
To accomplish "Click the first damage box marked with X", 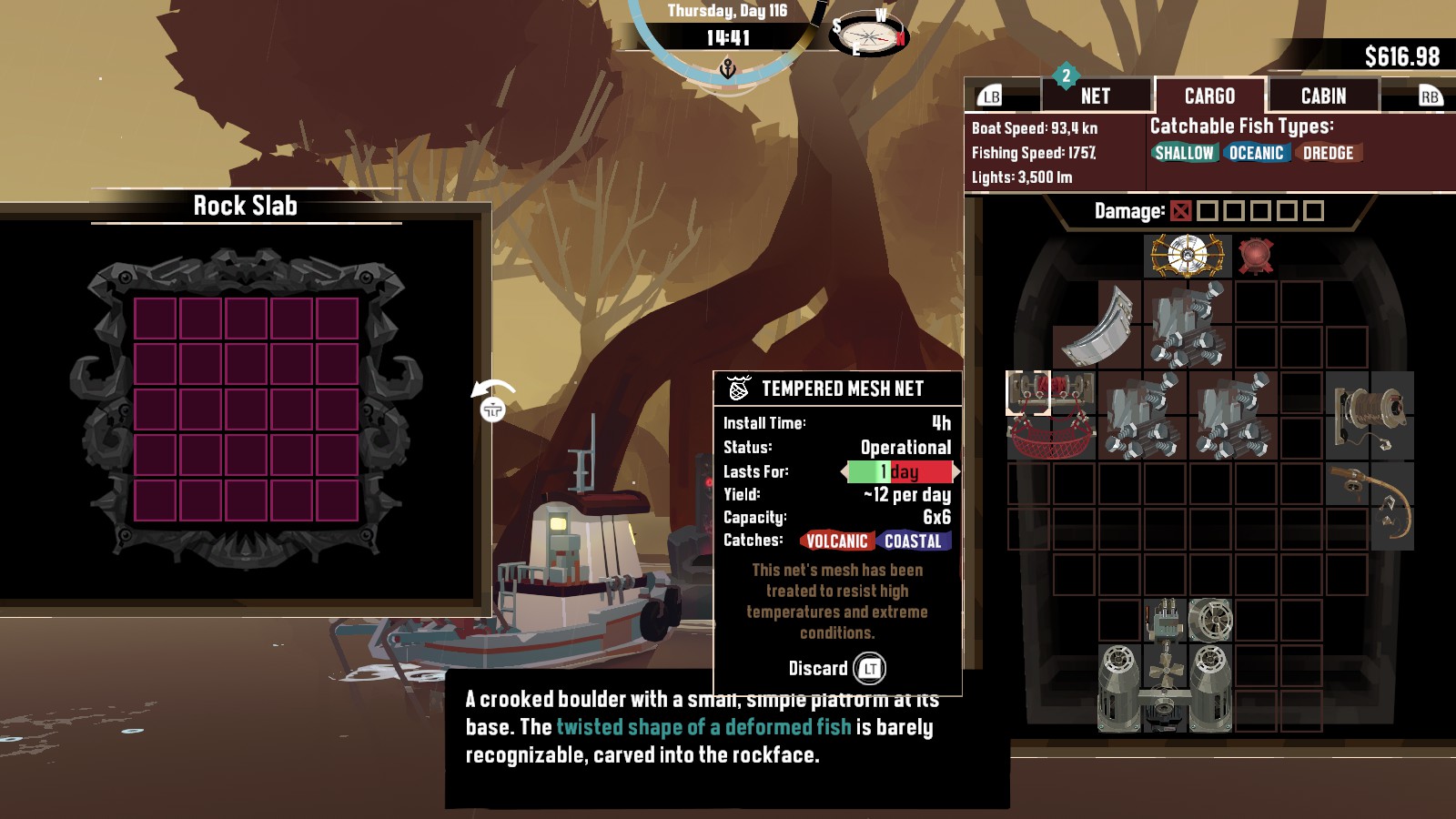I will pyautogui.click(x=1181, y=211).
